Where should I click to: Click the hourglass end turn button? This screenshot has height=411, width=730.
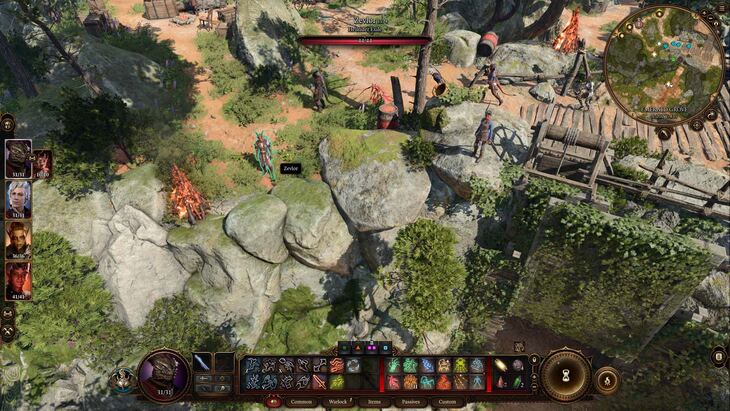pos(566,373)
